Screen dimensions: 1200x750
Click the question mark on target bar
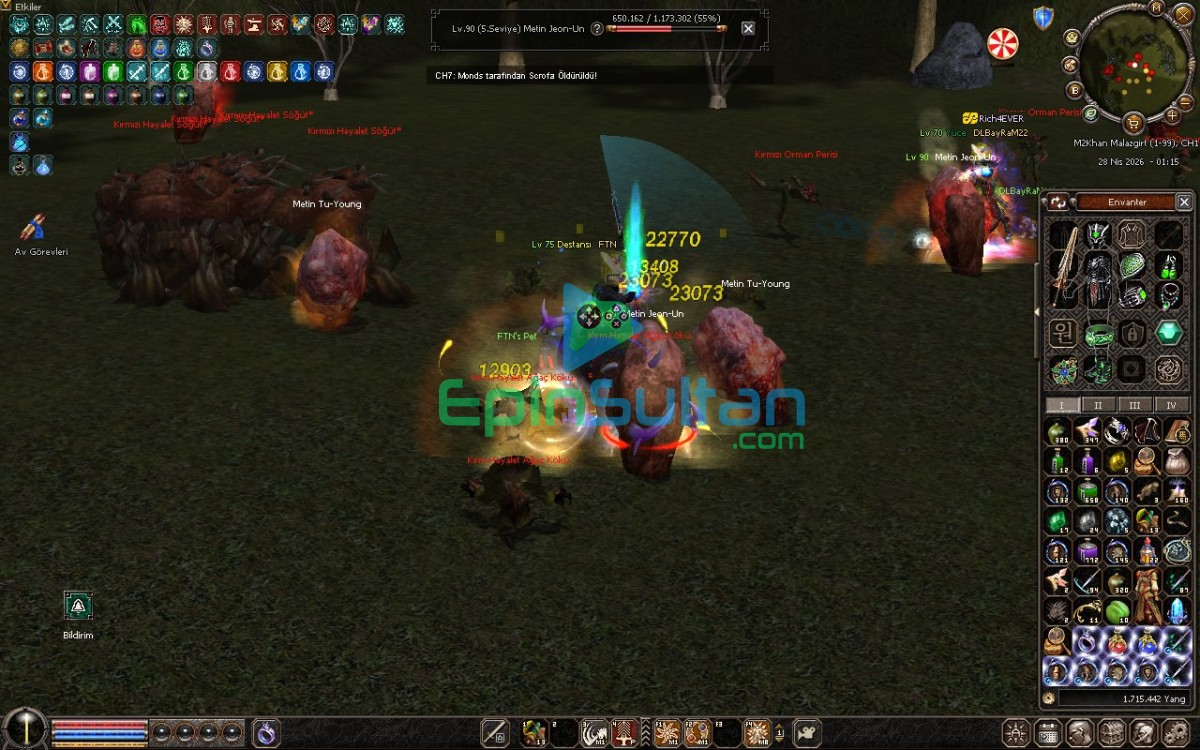tap(597, 29)
